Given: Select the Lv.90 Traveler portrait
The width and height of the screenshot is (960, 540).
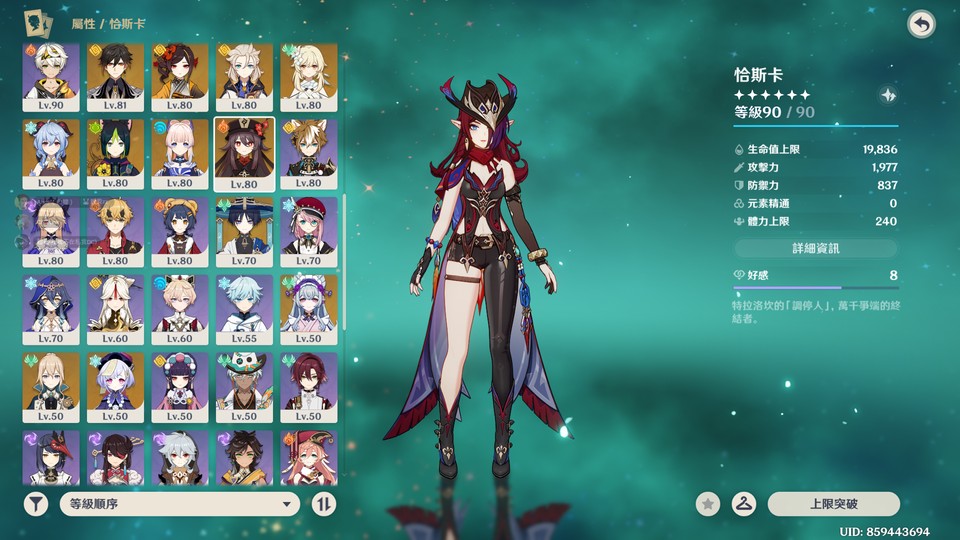Looking at the screenshot, I should click(51, 76).
